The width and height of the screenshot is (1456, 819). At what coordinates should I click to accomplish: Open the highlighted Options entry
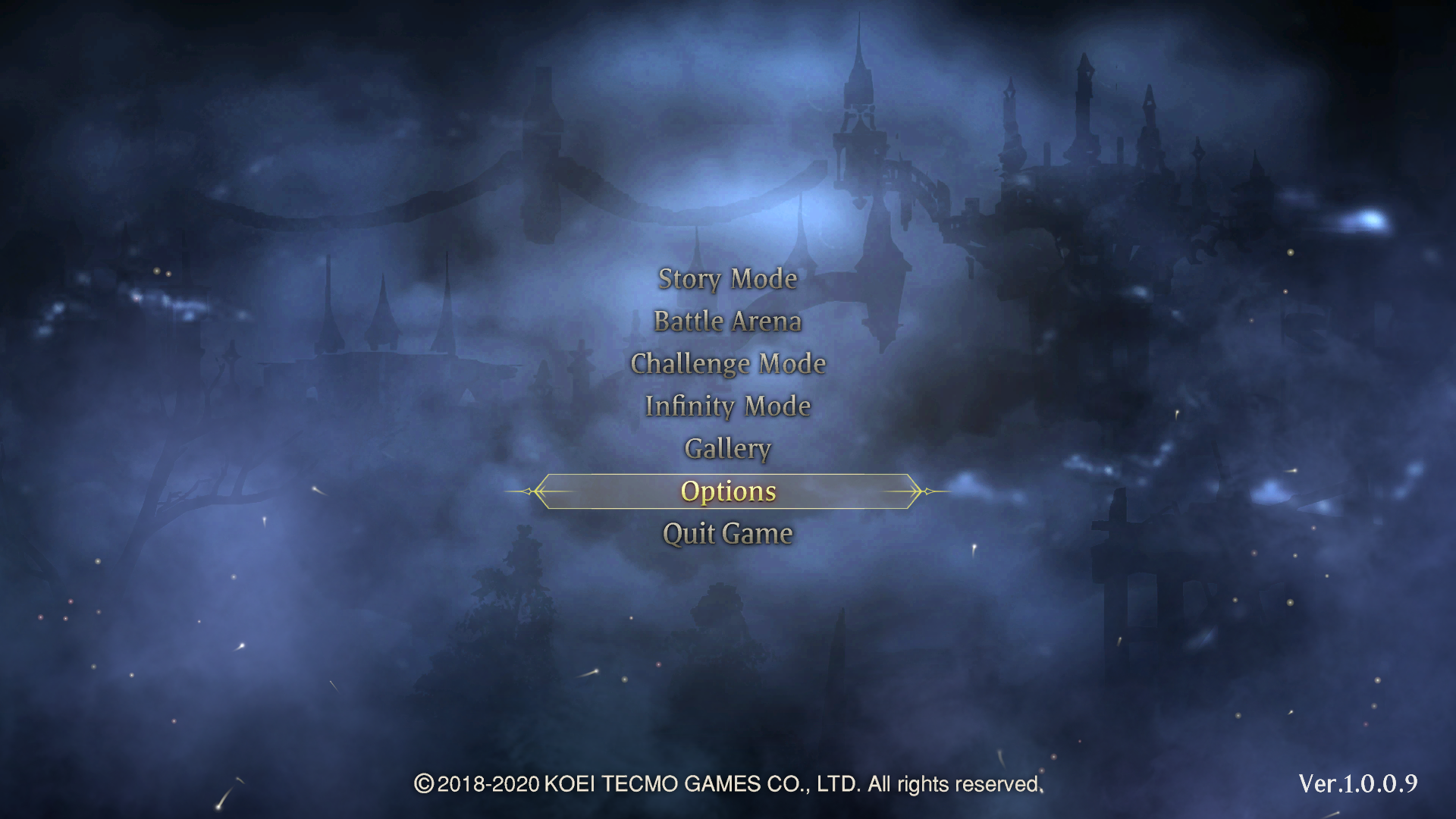[x=727, y=491]
